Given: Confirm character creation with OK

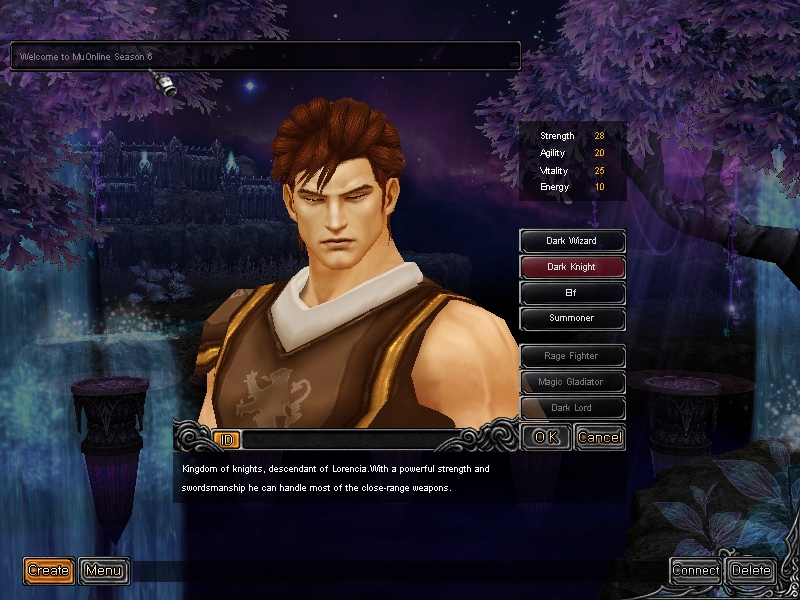Looking at the screenshot, I should click(546, 437).
